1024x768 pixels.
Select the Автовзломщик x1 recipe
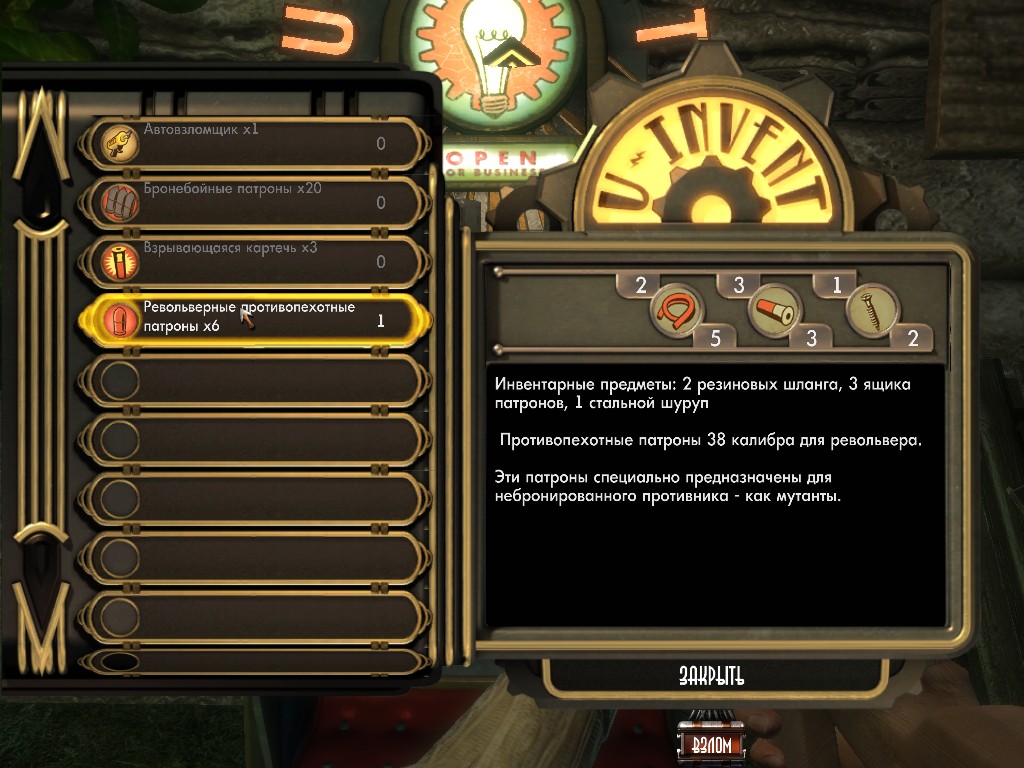[x=255, y=143]
